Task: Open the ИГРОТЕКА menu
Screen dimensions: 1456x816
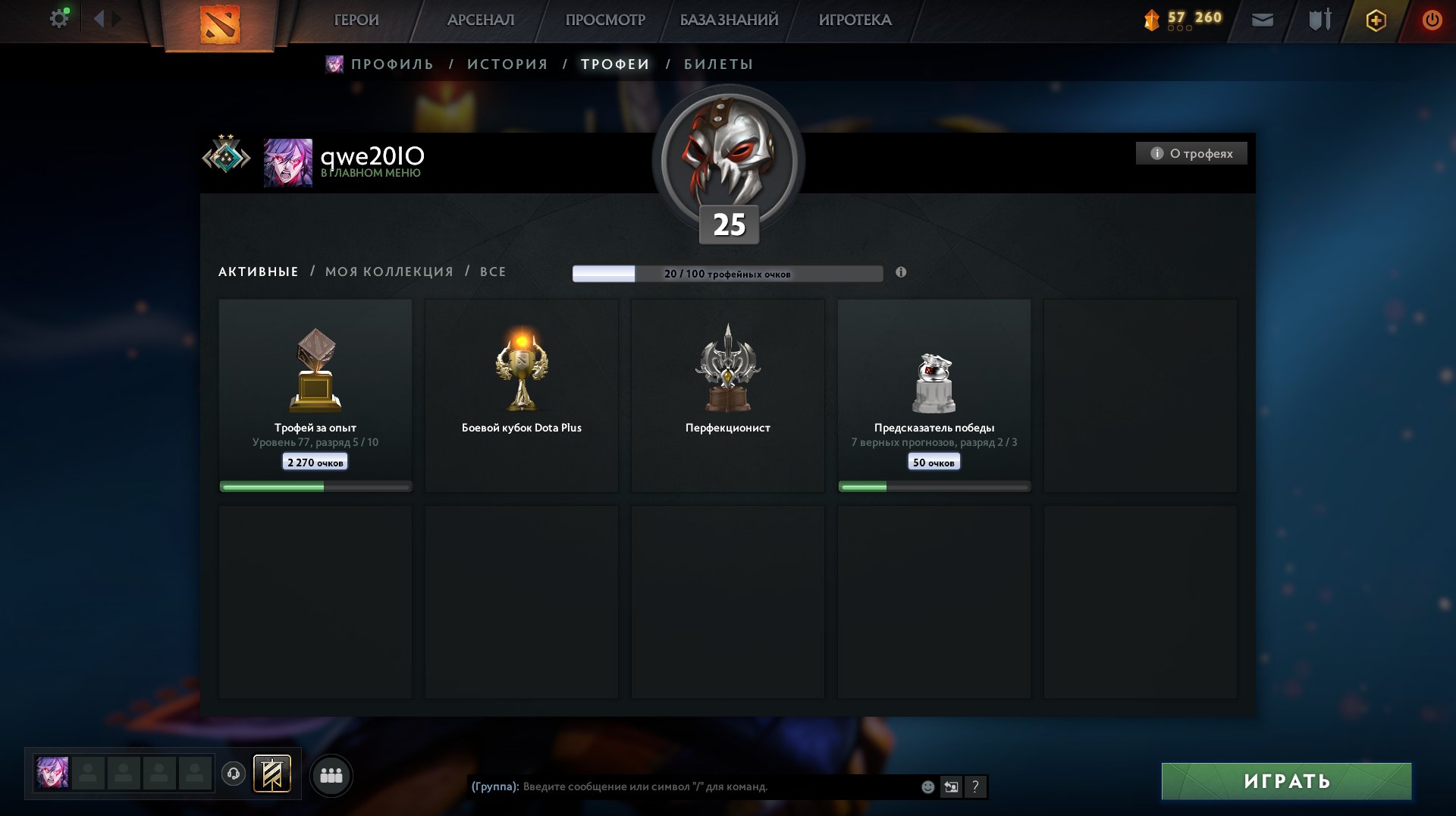Action: 855,20
